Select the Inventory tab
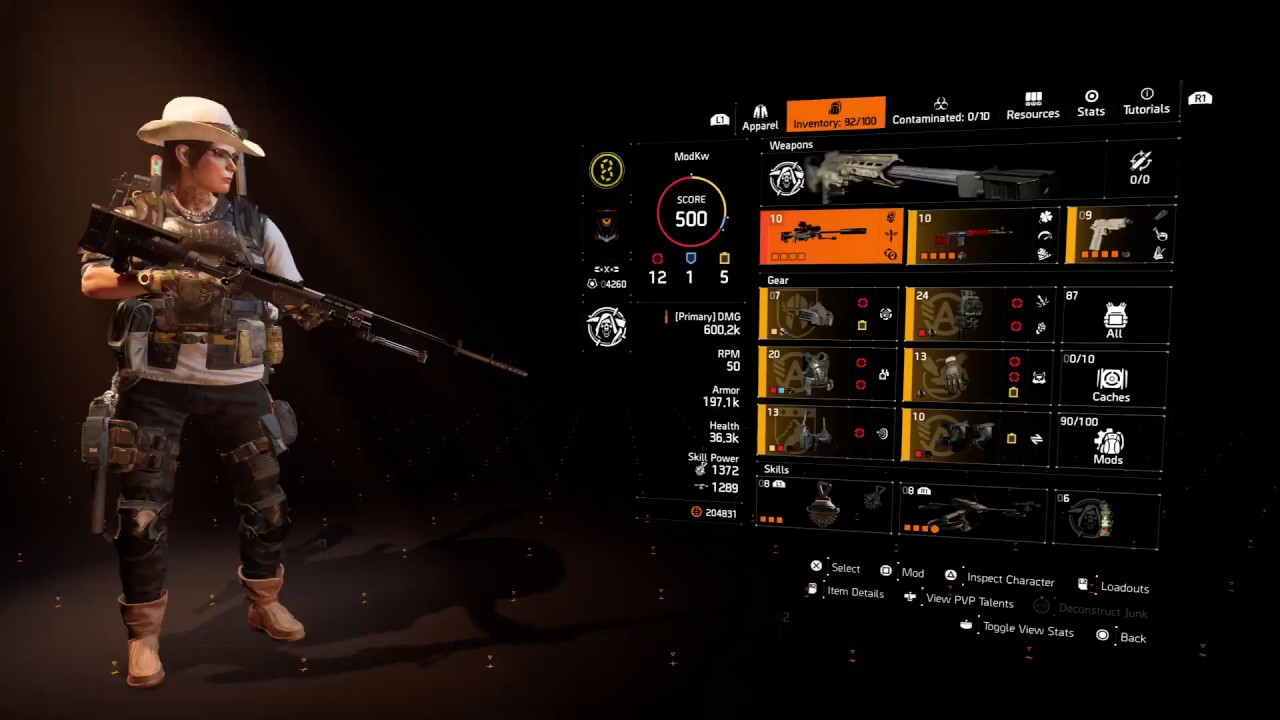This screenshot has width=1280, height=720. [835, 115]
